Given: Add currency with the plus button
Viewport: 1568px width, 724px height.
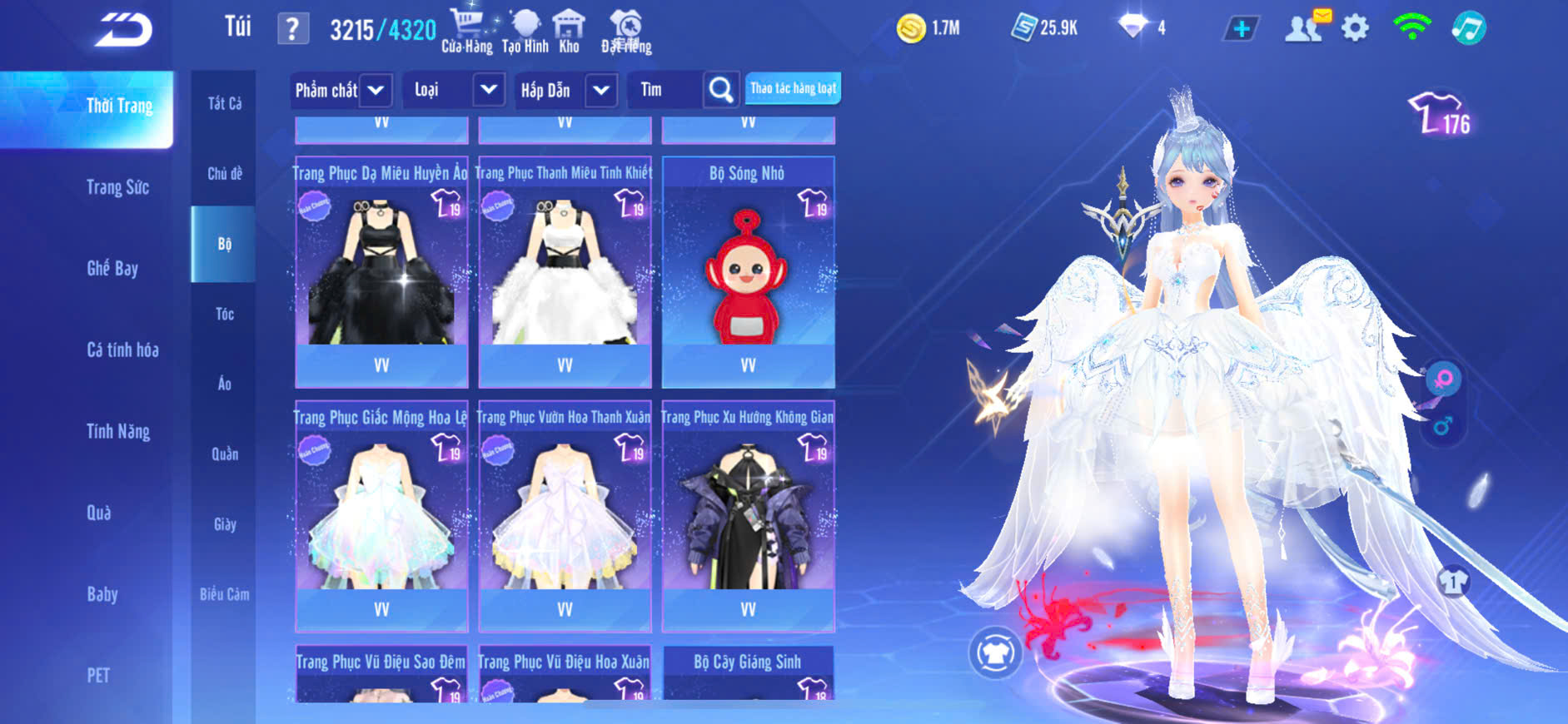Looking at the screenshot, I should tap(1241, 29).
